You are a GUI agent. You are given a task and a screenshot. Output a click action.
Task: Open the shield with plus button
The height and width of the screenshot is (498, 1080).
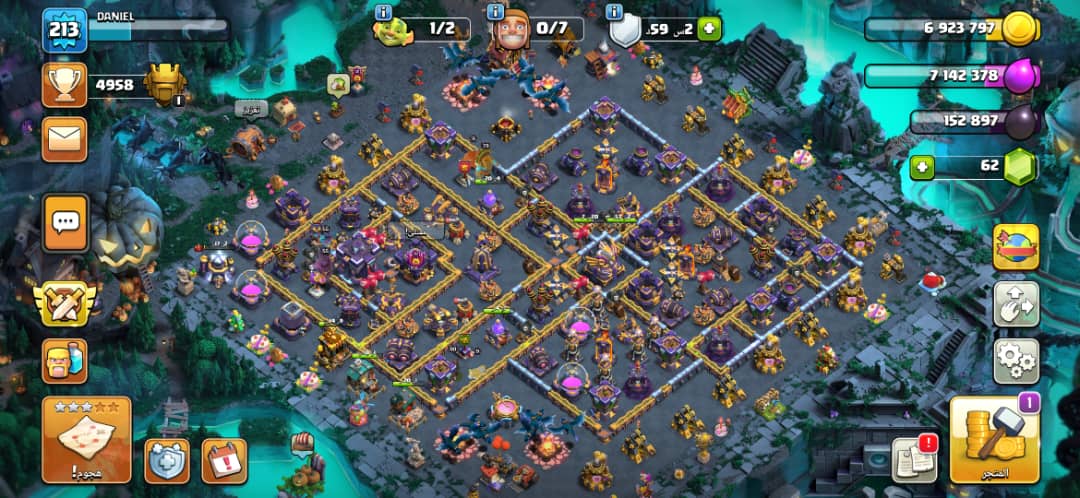point(167,460)
